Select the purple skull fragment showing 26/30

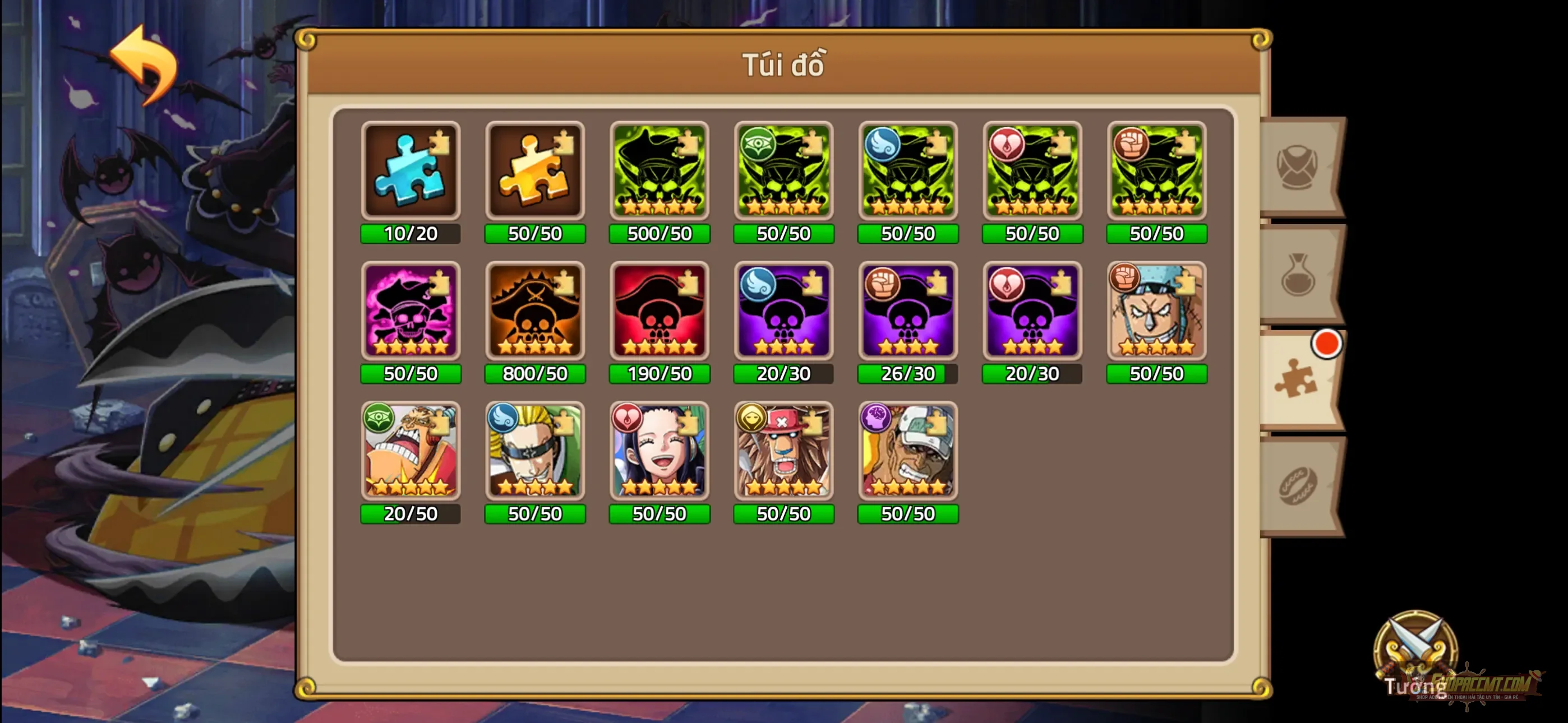(x=907, y=312)
